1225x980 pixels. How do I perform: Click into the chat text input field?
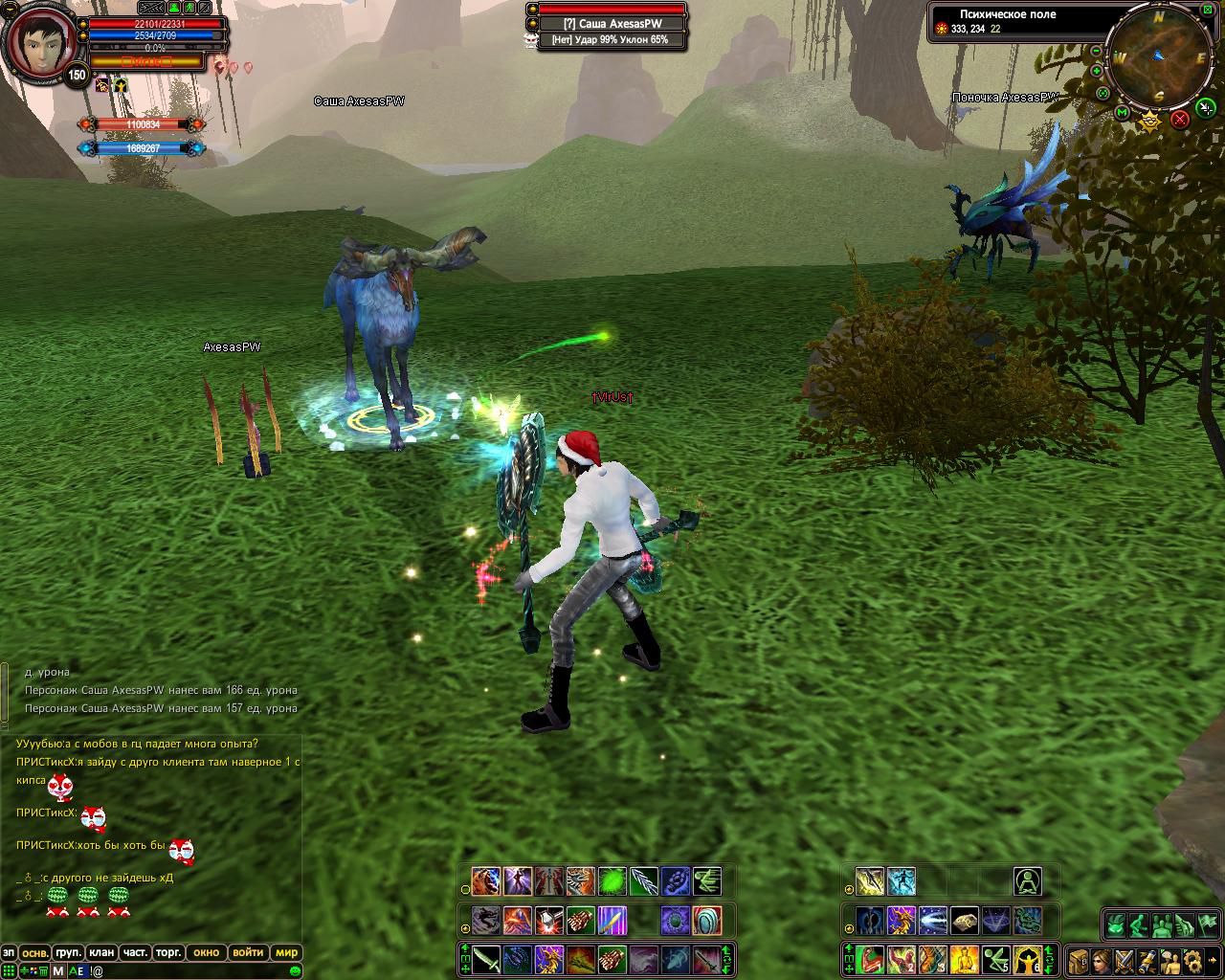pyautogui.click(x=191, y=970)
